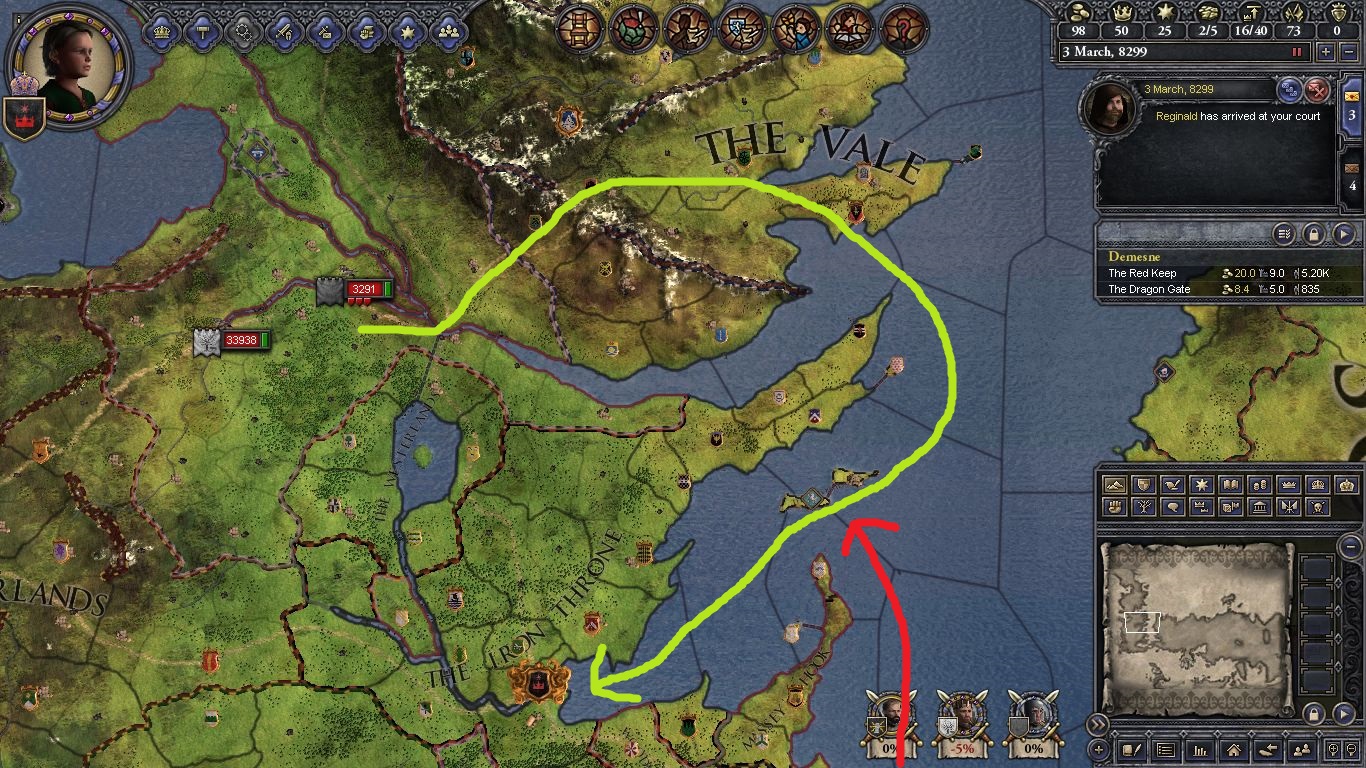Open the star religion tab
Viewport: 1366px width, 768px height.
coord(407,31)
